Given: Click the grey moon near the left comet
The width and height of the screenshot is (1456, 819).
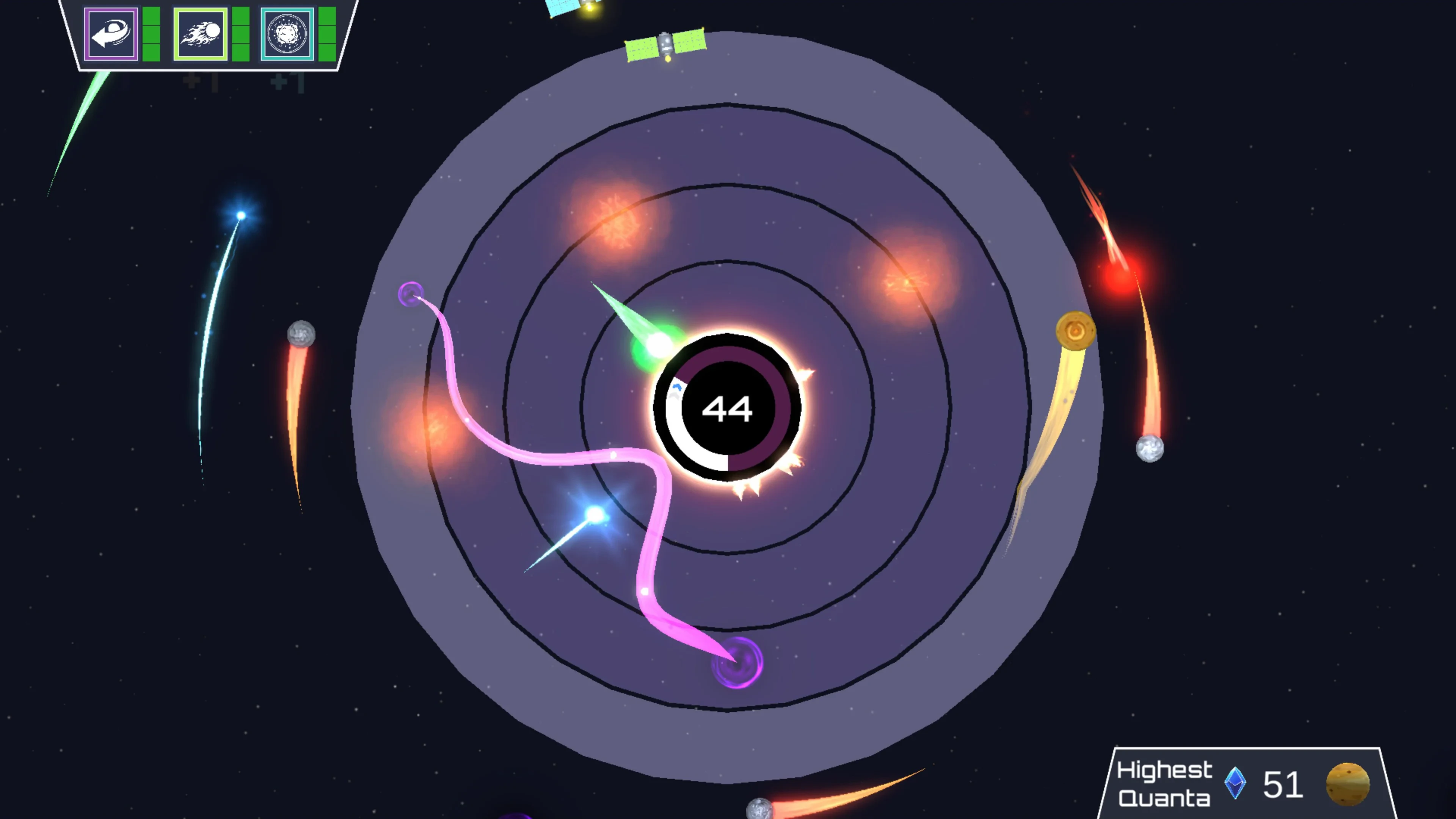Looking at the screenshot, I should point(301,334).
